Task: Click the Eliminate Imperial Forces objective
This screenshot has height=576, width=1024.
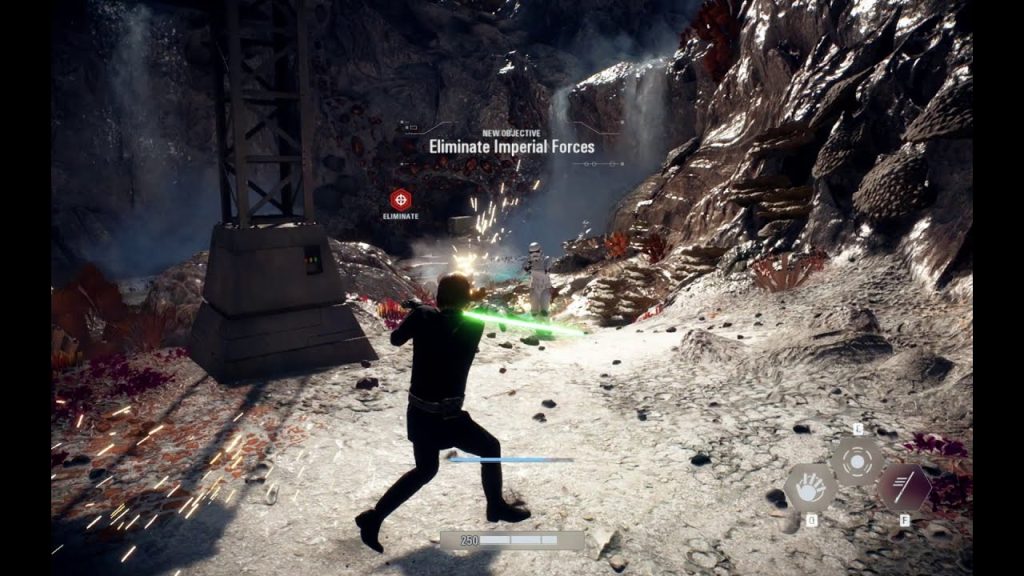Action: 511,147
